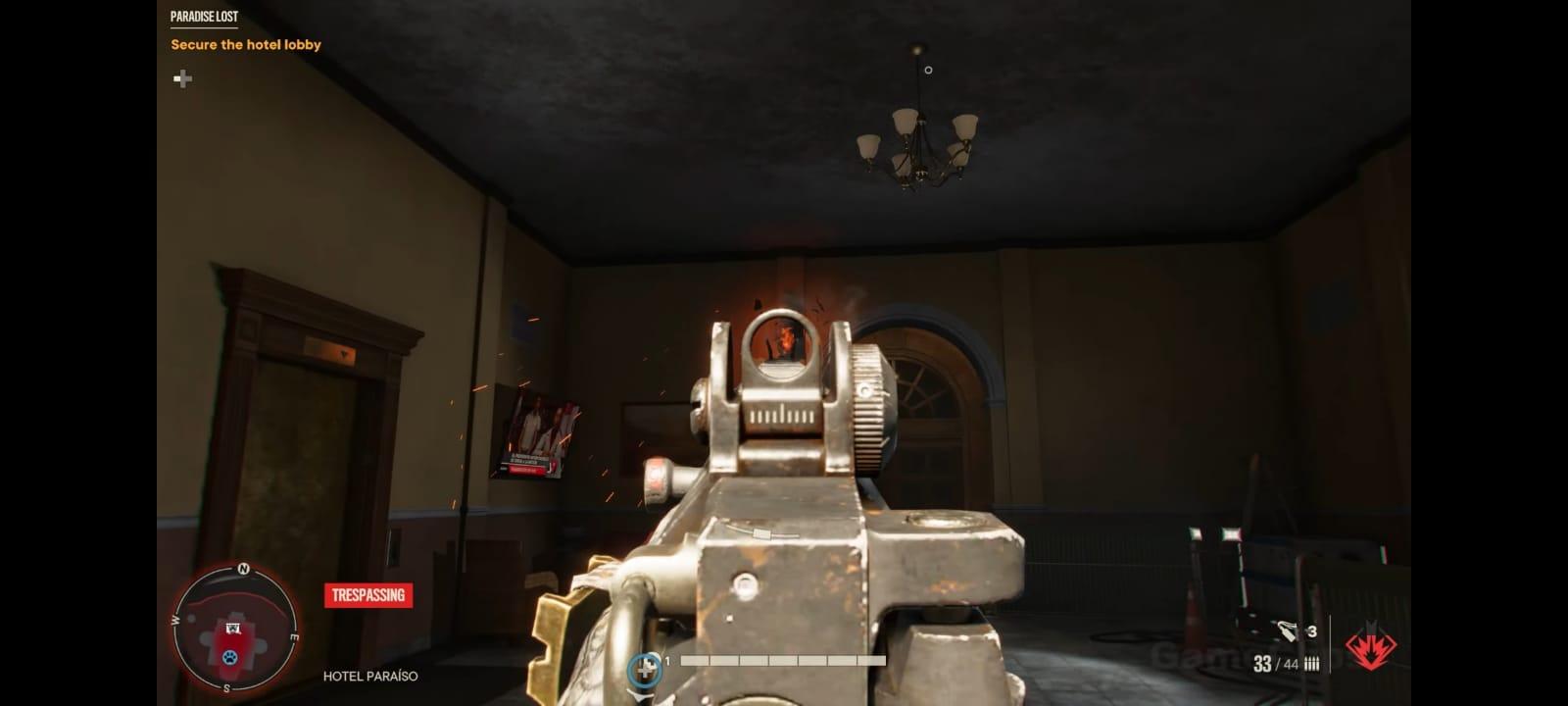Click the crosshair placement marker below objective text

click(182, 79)
